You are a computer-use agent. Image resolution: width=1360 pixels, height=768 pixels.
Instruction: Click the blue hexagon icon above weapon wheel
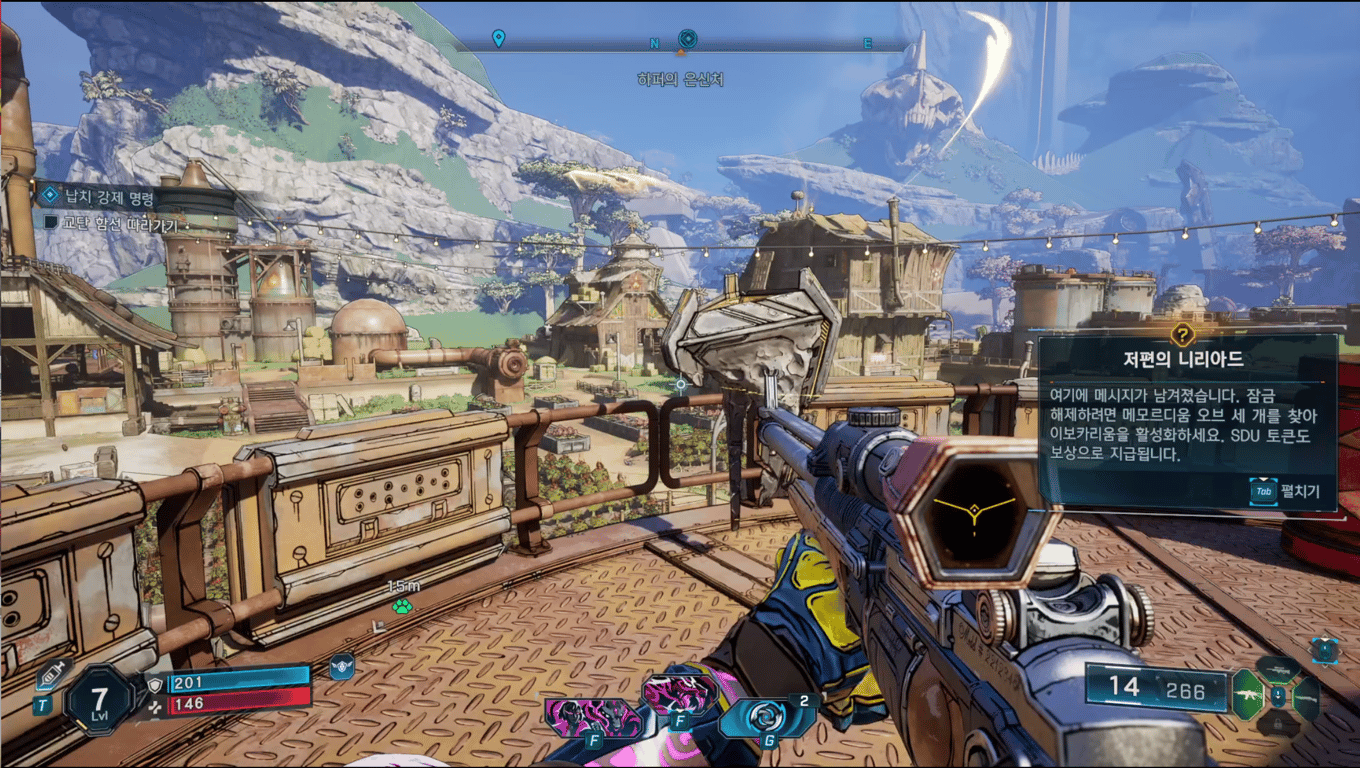coord(1324,649)
